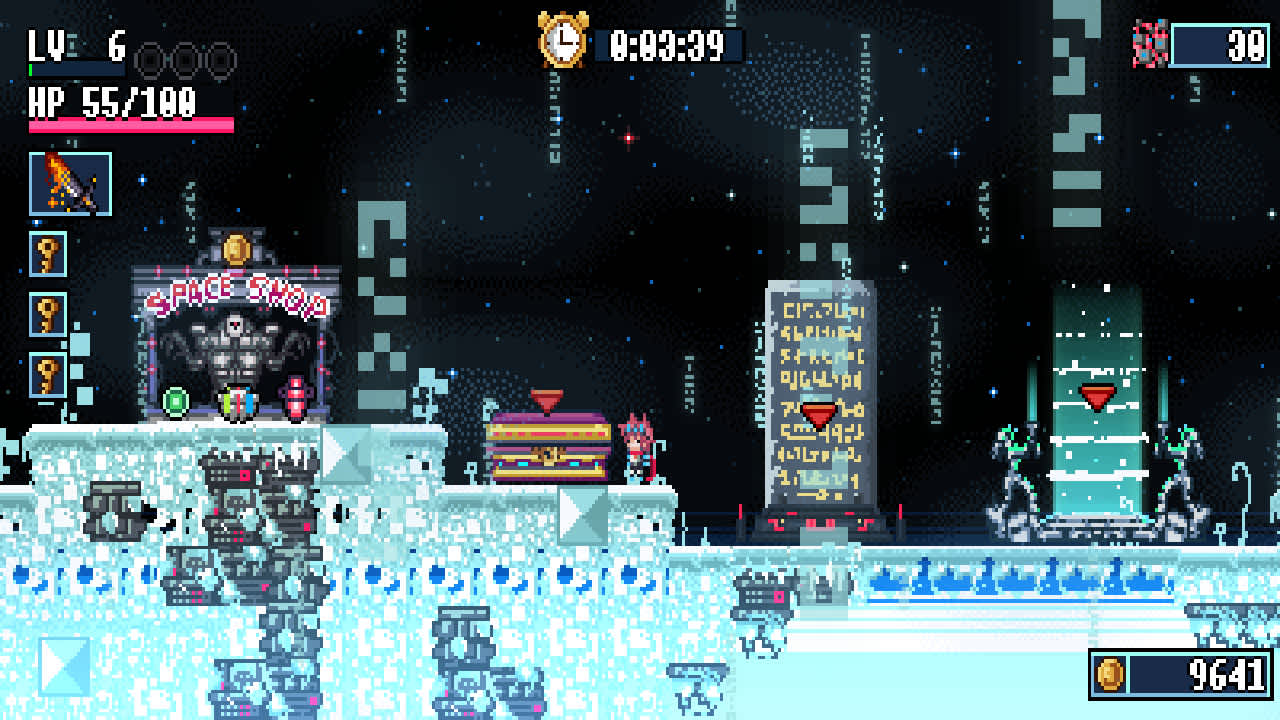The height and width of the screenshot is (720, 1280).
Task: Click the middle ability slot circle
Action: (x=185, y=60)
